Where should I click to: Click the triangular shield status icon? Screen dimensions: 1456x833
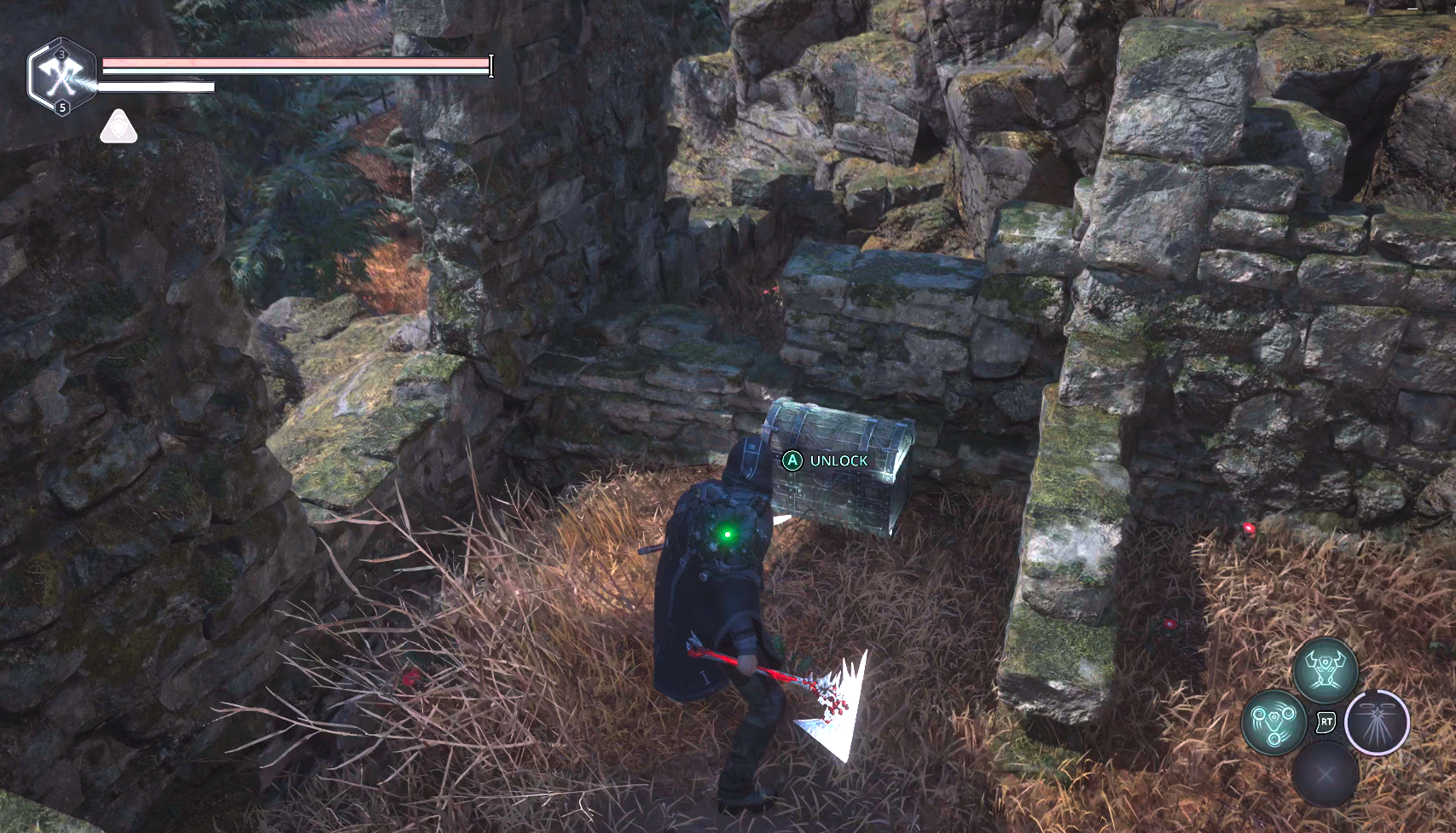click(x=119, y=128)
